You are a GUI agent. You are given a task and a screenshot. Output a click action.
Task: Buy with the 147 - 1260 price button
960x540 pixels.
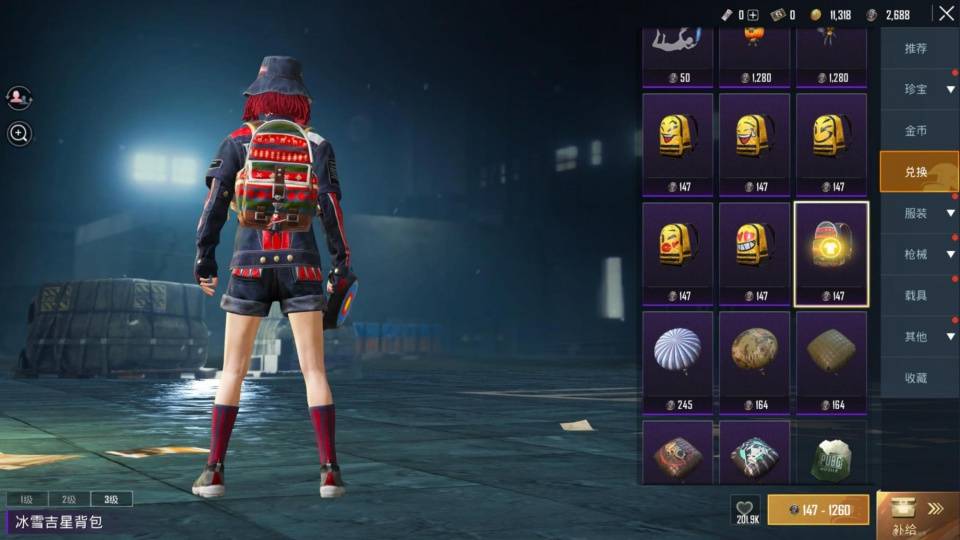point(818,510)
